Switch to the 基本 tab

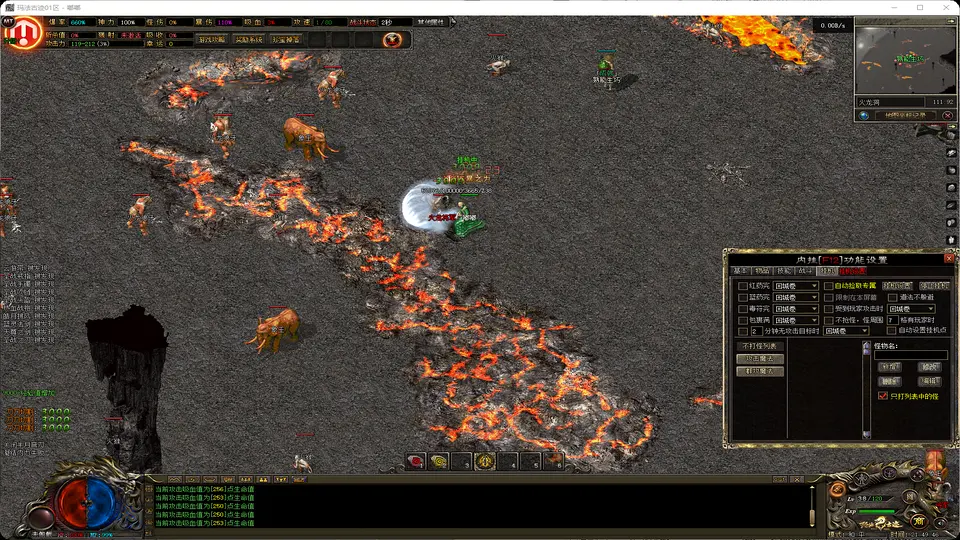740,271
